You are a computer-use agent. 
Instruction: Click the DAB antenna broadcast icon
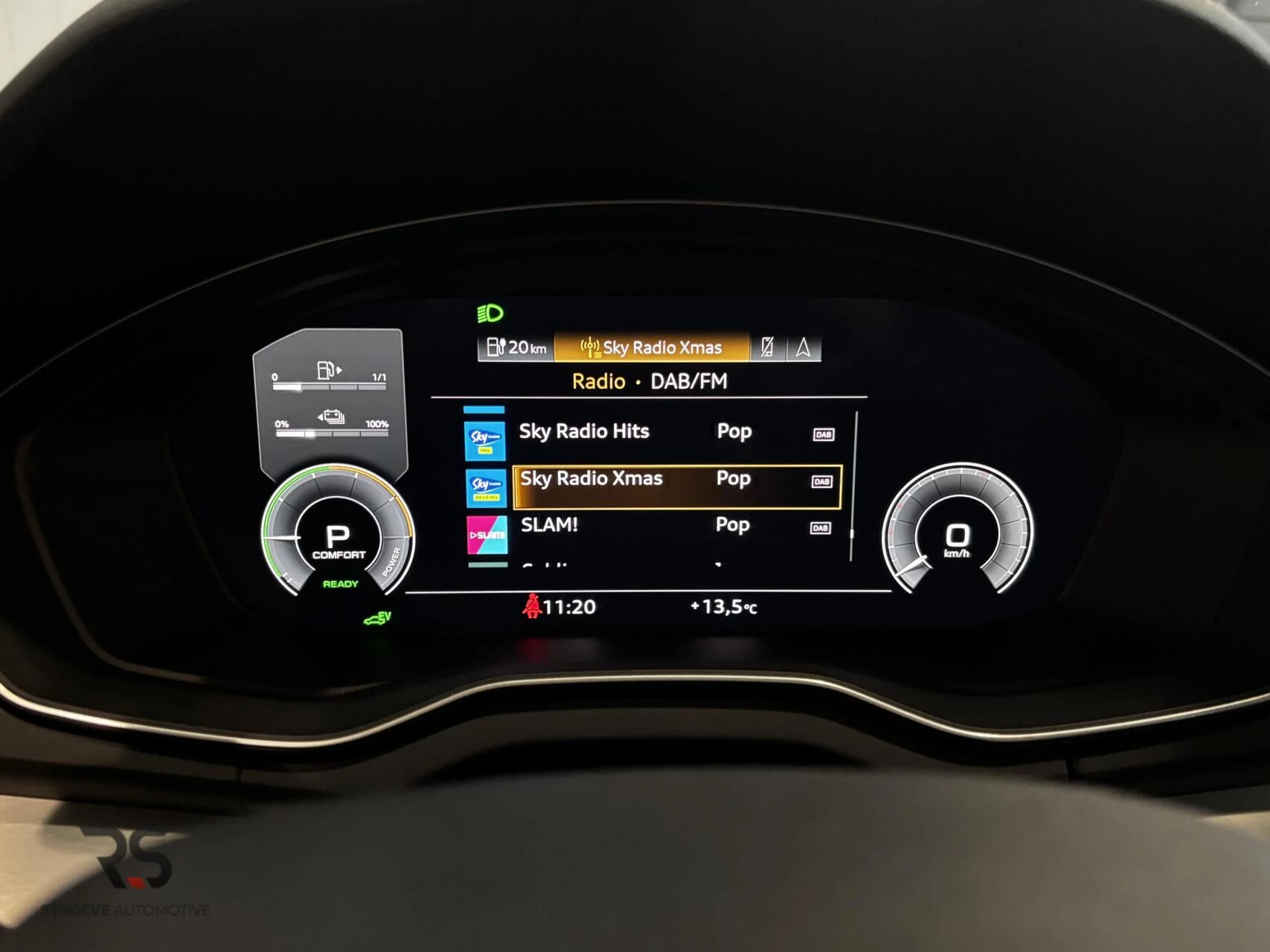click(x=590, y=347)
